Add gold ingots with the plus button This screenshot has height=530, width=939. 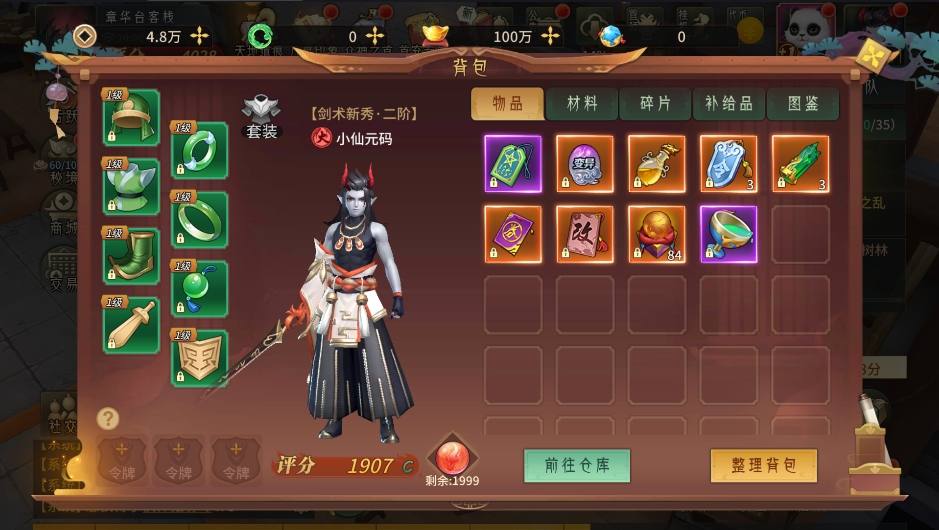tap(550, 36)
